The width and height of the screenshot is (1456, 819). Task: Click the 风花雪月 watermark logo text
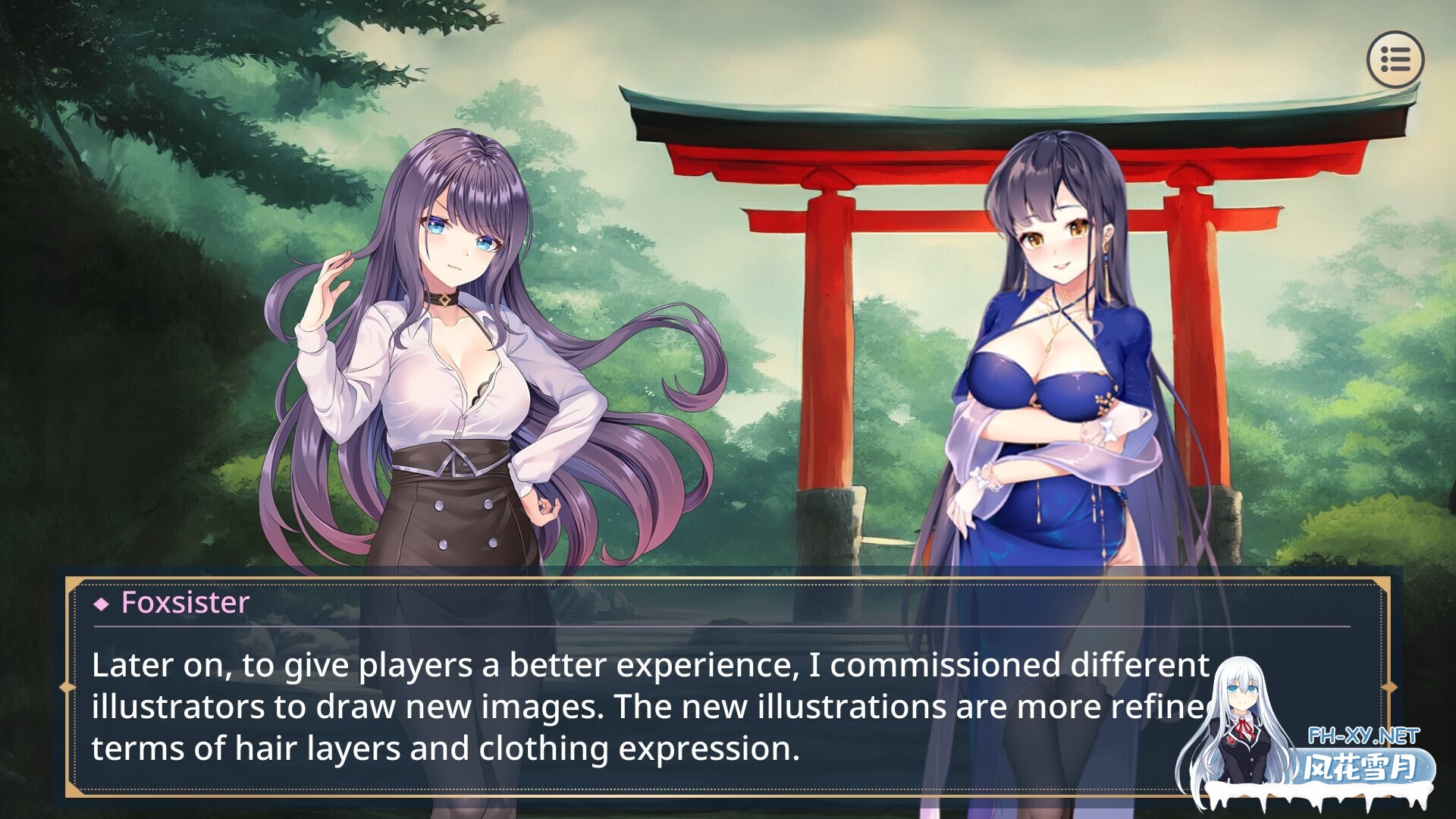(1361, 765)
